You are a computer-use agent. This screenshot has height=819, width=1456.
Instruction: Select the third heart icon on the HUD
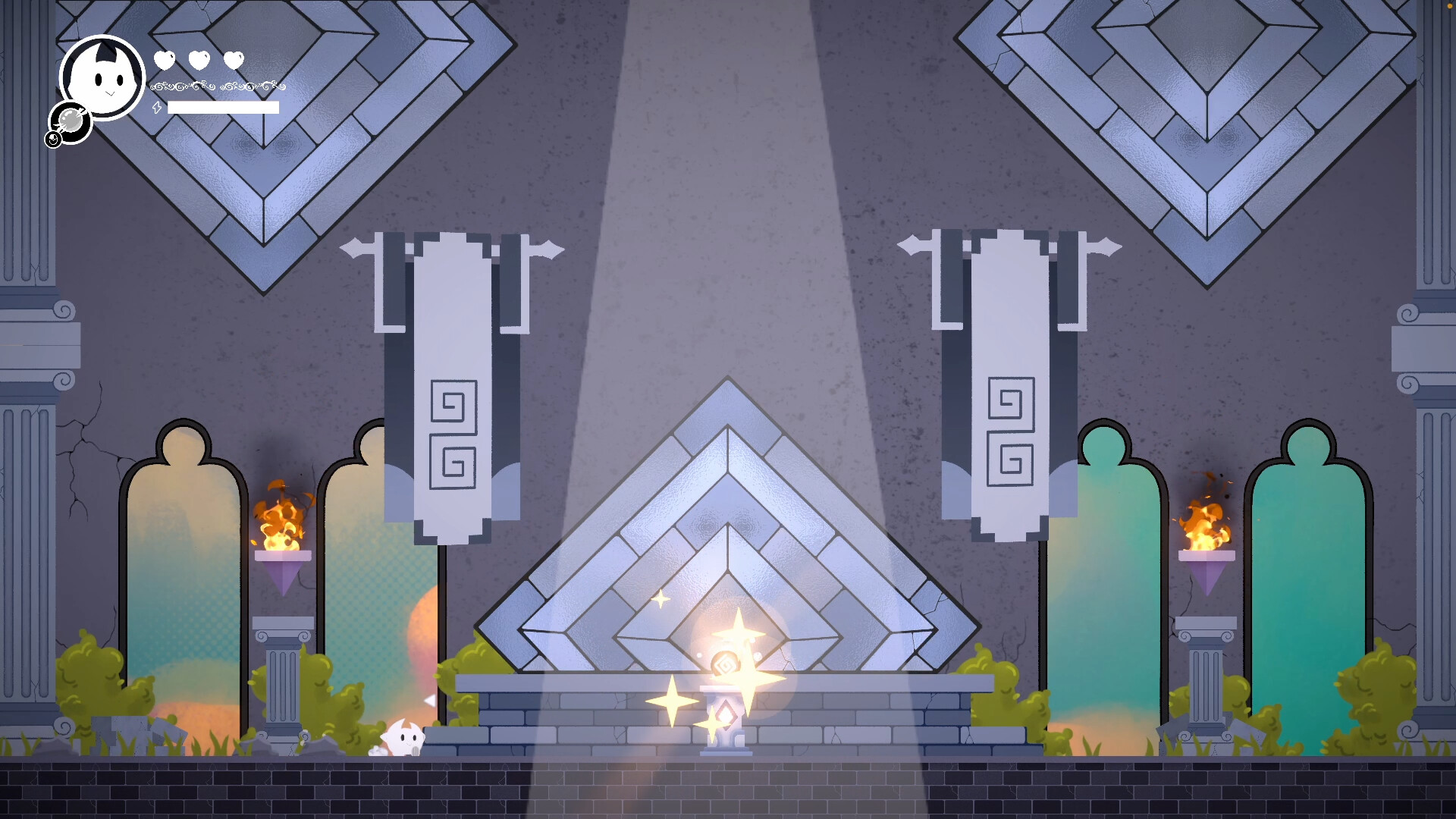pyautogui.click(x=233, y=58)
